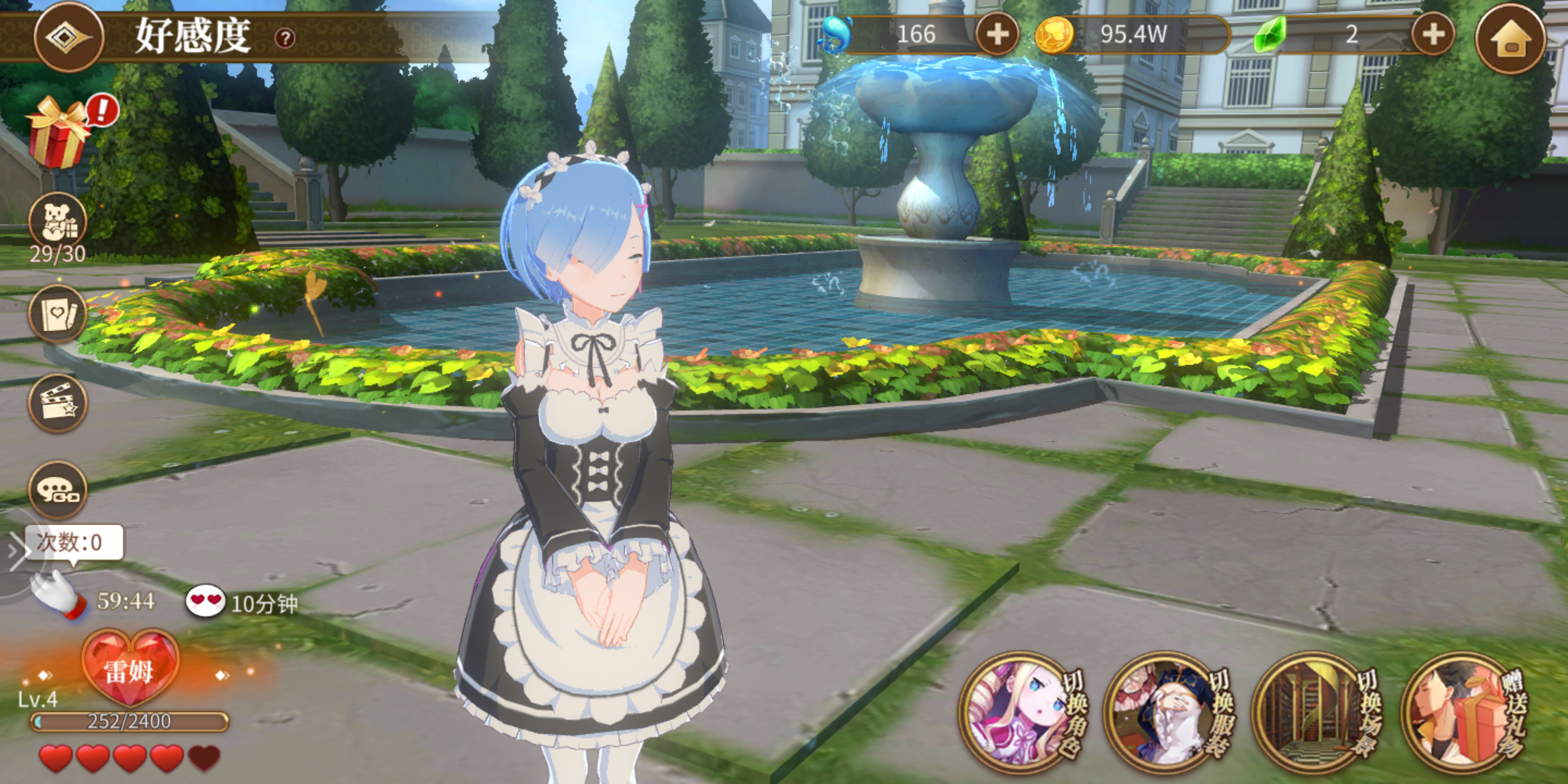Open the film clapperboard scenes icon
This screenshot has height=784, width=1568.
pyautogui.click(x=58, y=403)
